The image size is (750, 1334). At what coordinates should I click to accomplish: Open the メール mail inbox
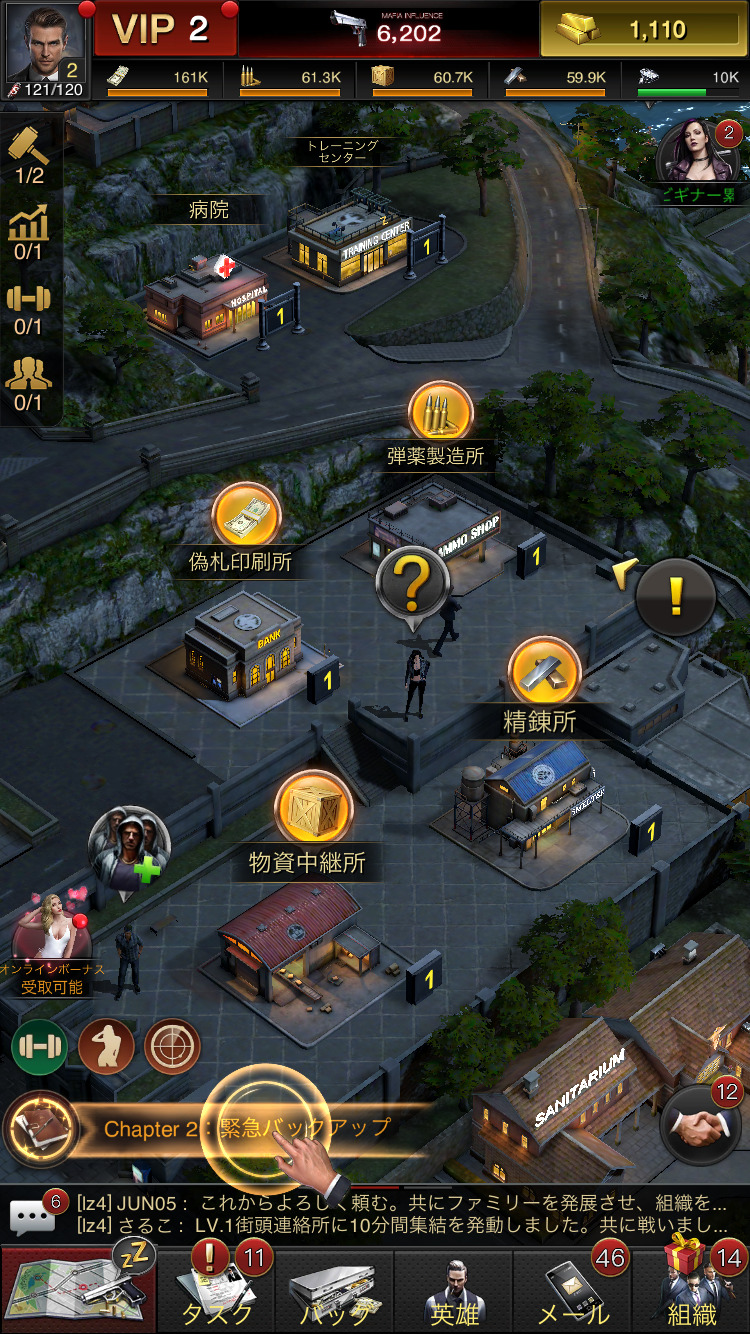tap(575, 1290)
